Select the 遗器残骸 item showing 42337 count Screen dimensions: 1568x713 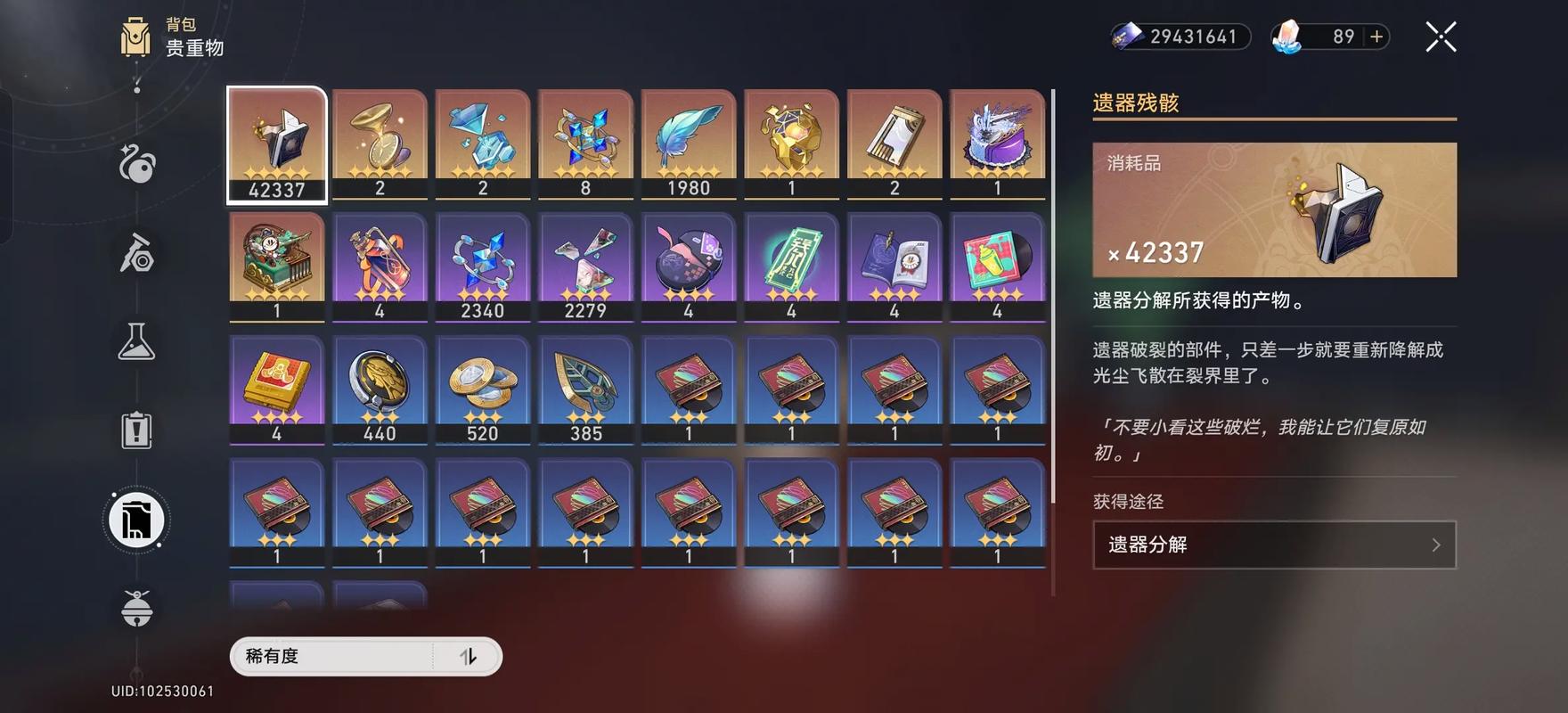coord(276,143)
